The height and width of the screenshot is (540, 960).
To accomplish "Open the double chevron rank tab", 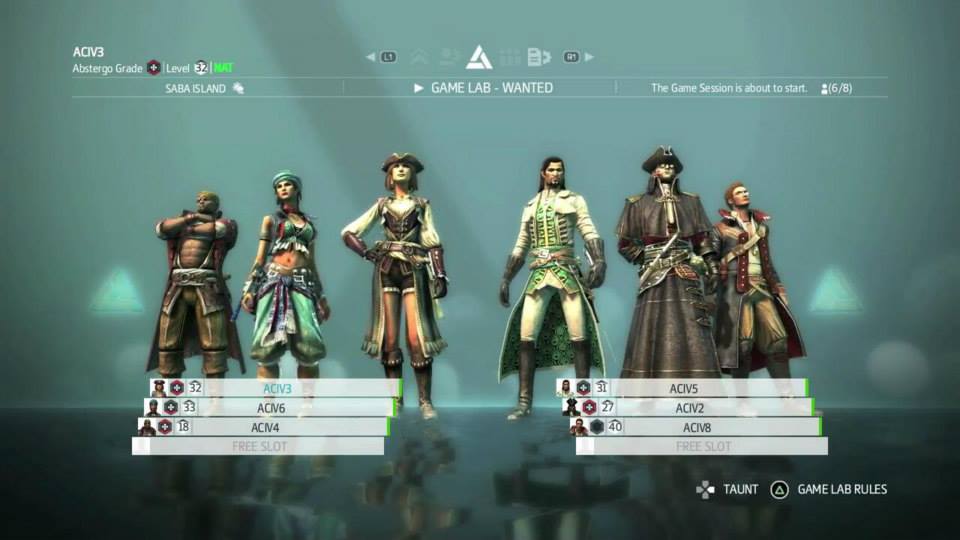I will [x=420, y=57].
